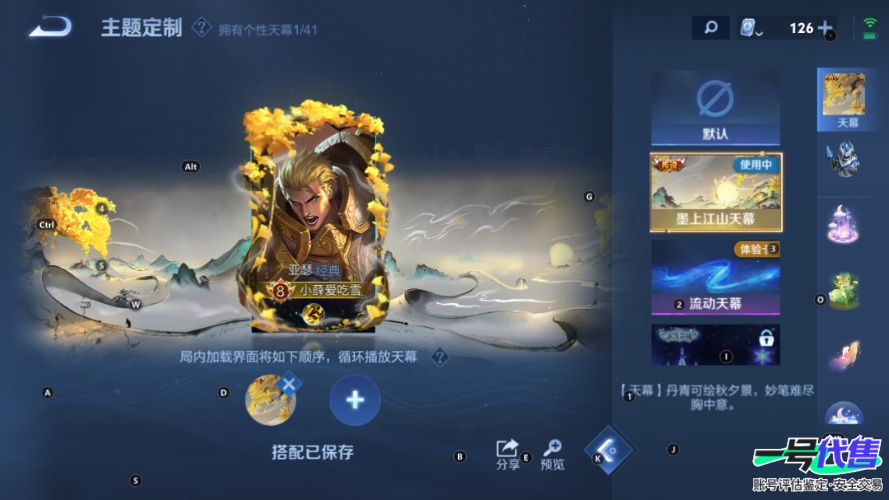Open the help icon beside 主题定制
Image resolution: width=889 pixels, height=500 pixels.
point(202,28)
